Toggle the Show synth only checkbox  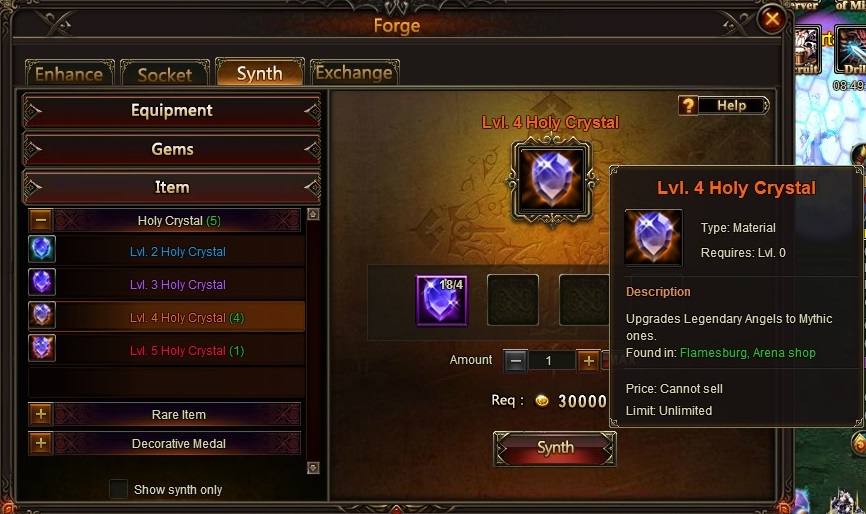(118, 489)
